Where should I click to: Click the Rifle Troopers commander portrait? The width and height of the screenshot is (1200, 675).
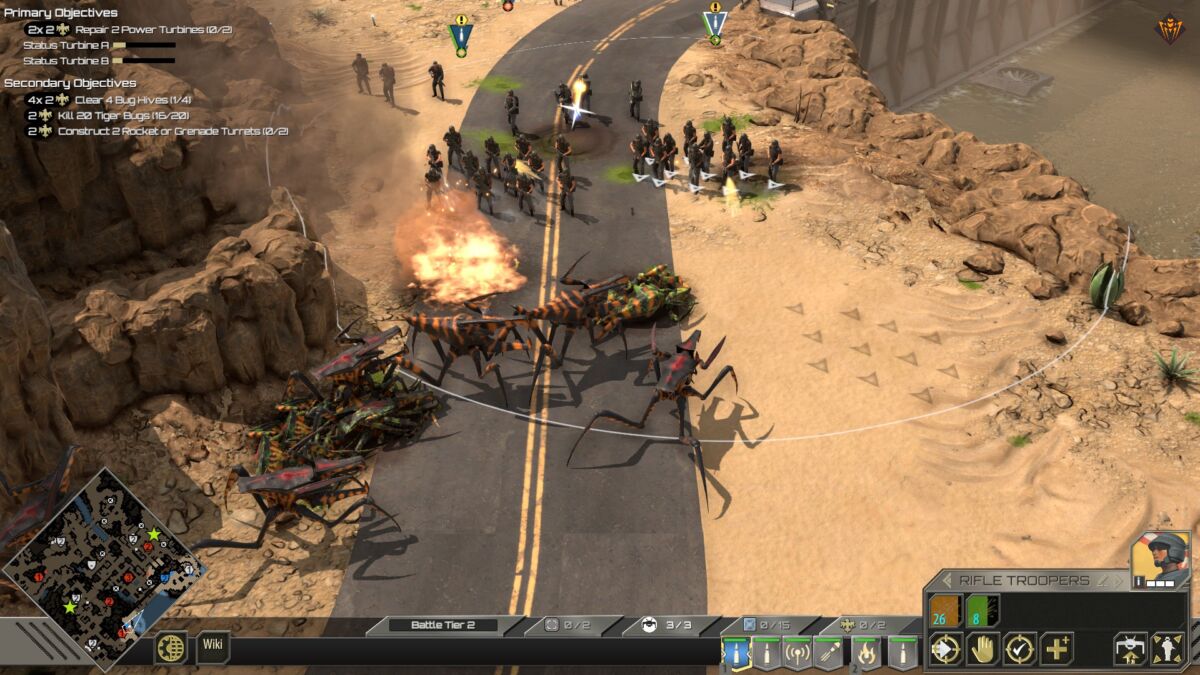(1160, 560)
